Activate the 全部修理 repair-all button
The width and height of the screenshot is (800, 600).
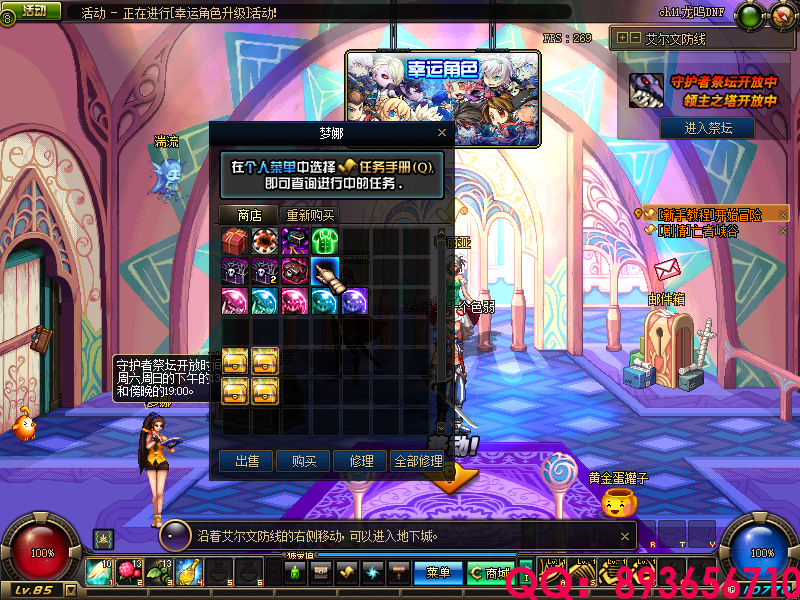pos(418,461)
